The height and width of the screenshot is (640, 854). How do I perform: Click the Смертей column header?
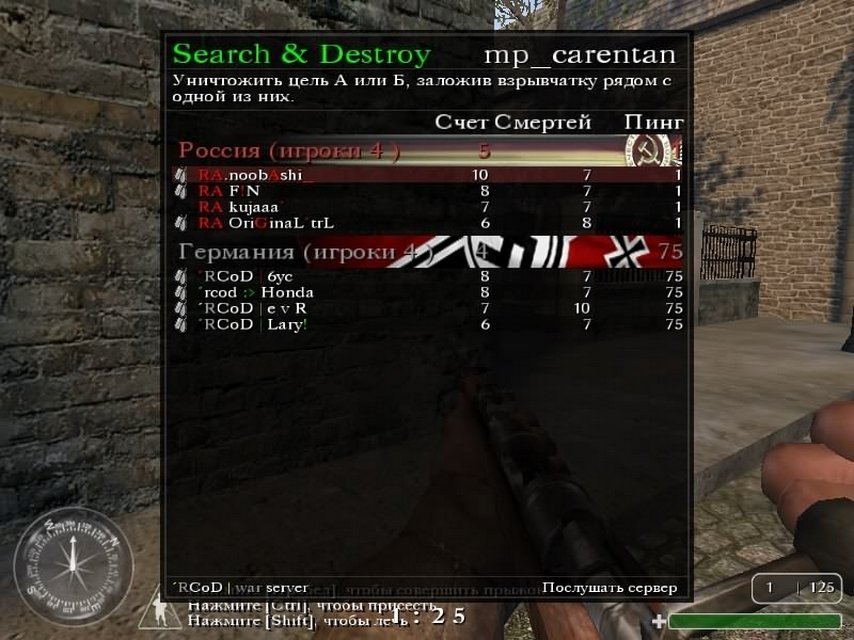pyautogui.click(x=543, y=123)
